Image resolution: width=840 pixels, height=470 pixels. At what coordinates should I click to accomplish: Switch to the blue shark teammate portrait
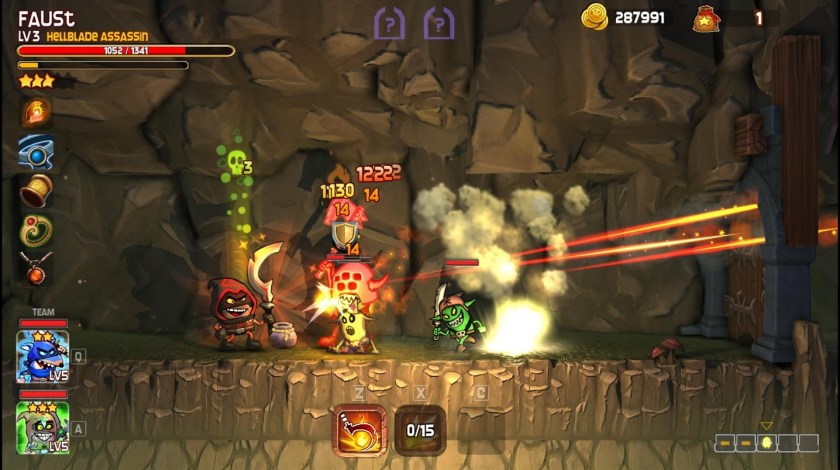(x=42, y=355)
